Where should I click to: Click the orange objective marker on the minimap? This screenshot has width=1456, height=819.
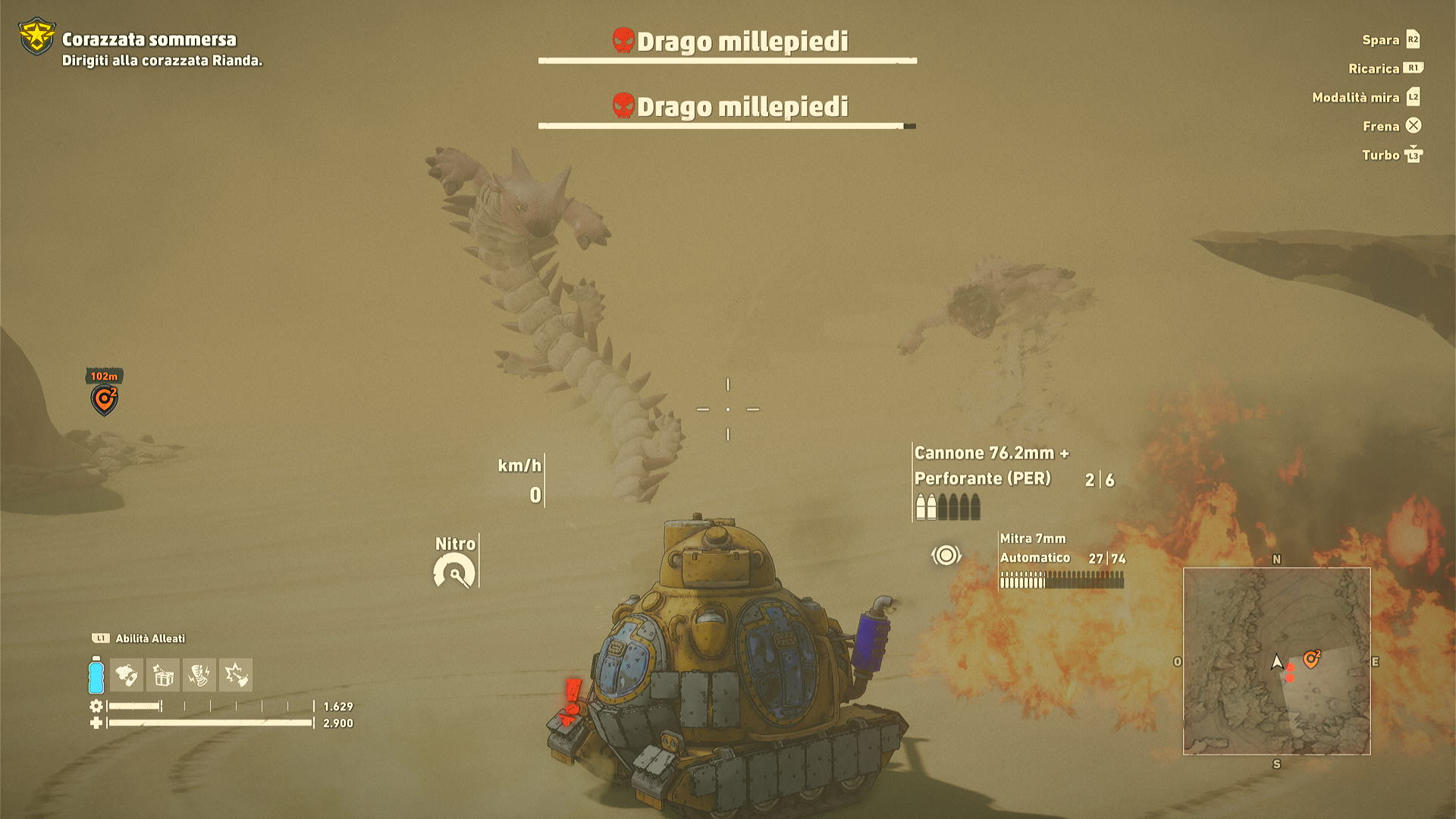(1311, 659)
